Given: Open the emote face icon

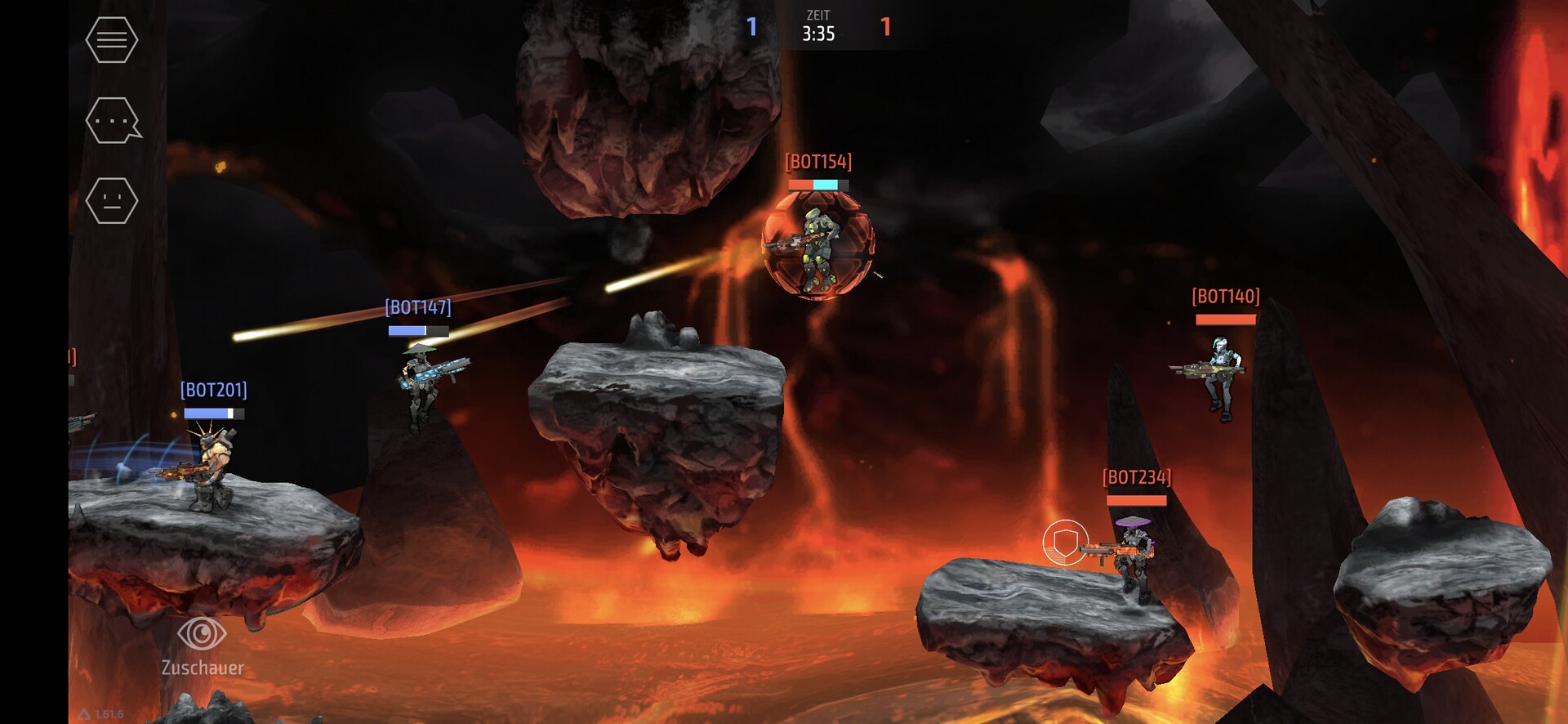Looking at the screenshot, I should [x=112, y=200].
